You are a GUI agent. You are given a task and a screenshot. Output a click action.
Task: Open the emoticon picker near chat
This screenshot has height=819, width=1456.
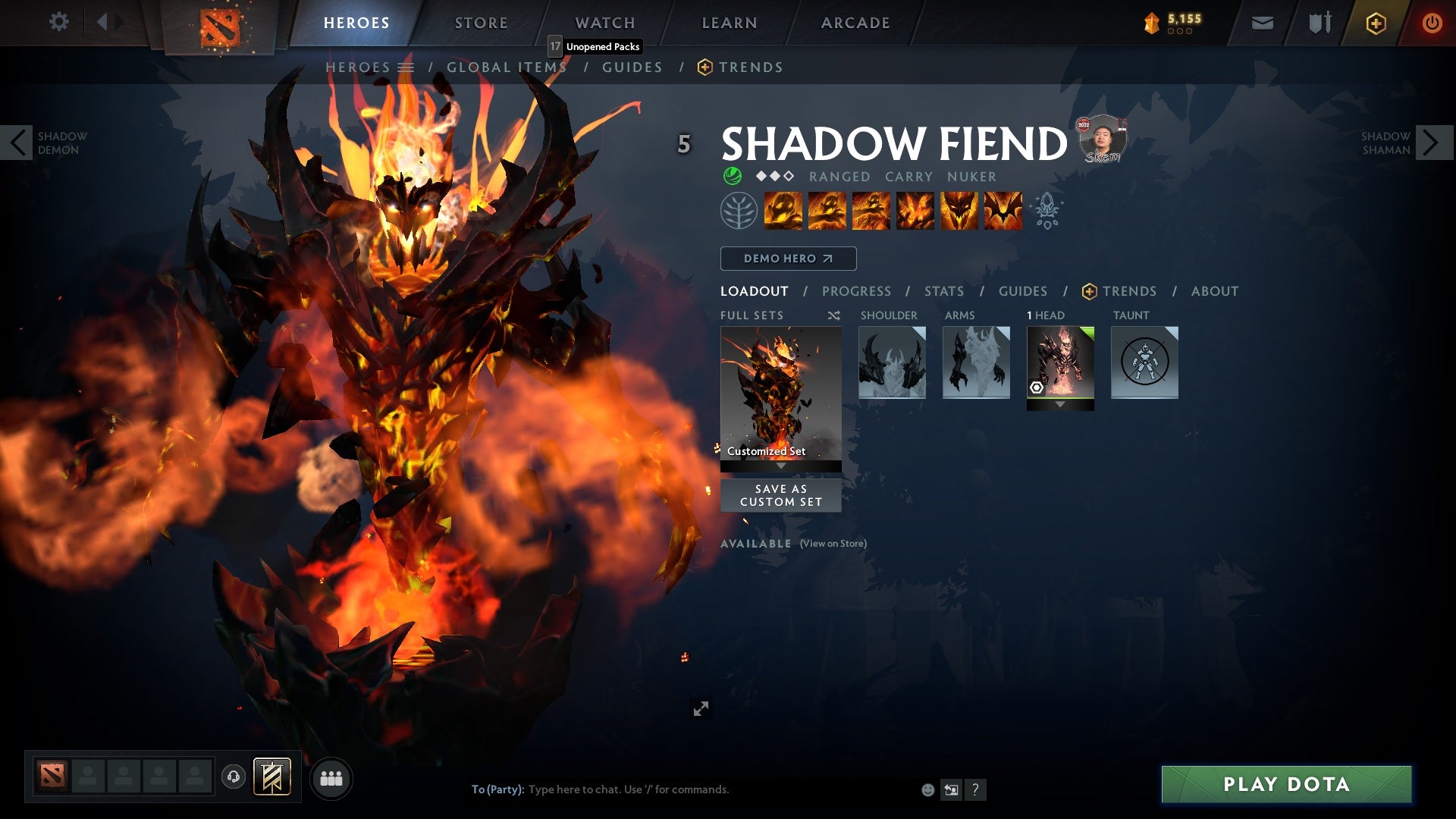coord(927,789)
